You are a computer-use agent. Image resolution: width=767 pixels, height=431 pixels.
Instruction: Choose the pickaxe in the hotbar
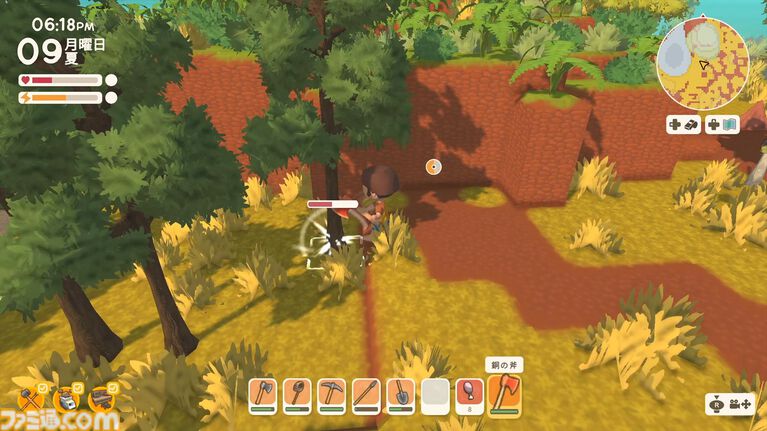(x=331, y=394)
